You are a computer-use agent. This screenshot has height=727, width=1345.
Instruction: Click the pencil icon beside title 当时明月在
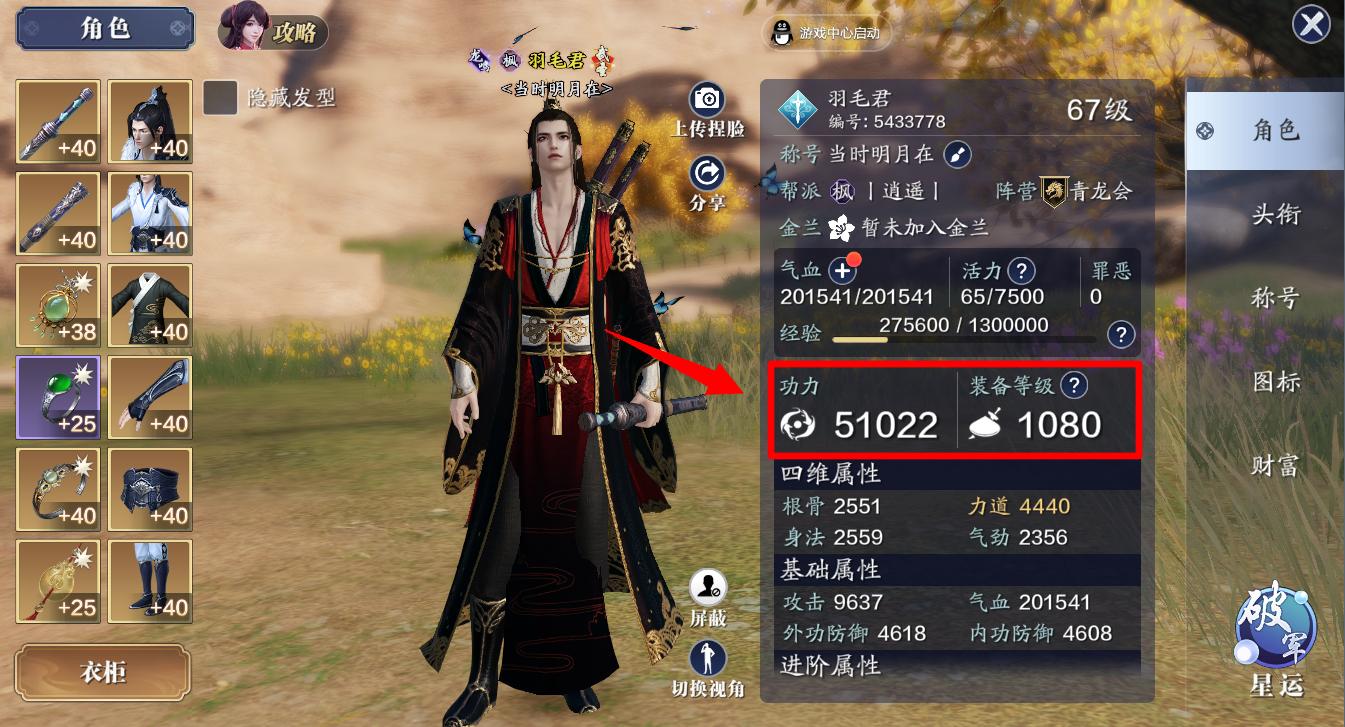point(959,157)
